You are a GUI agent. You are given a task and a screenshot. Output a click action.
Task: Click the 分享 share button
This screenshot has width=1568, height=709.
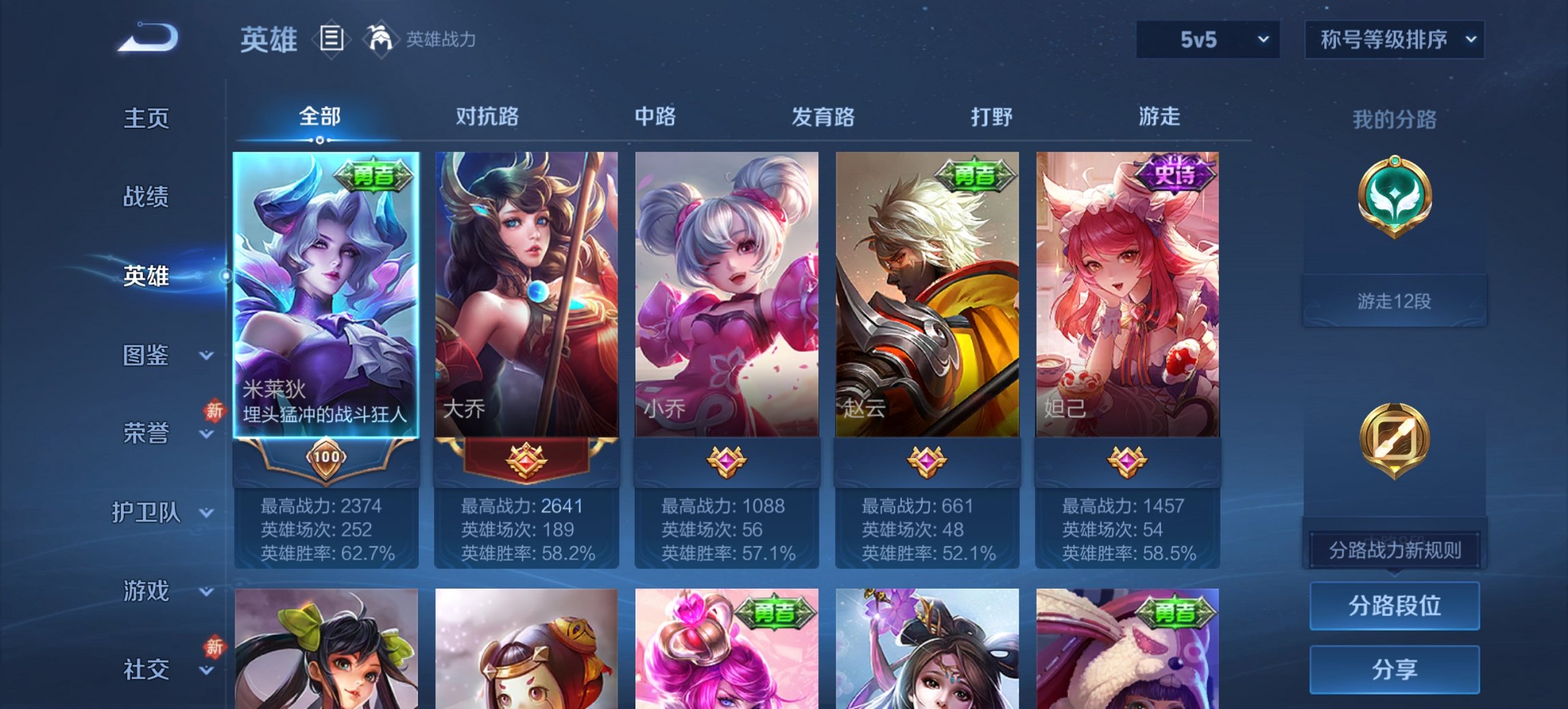[x=1394, y=671]
